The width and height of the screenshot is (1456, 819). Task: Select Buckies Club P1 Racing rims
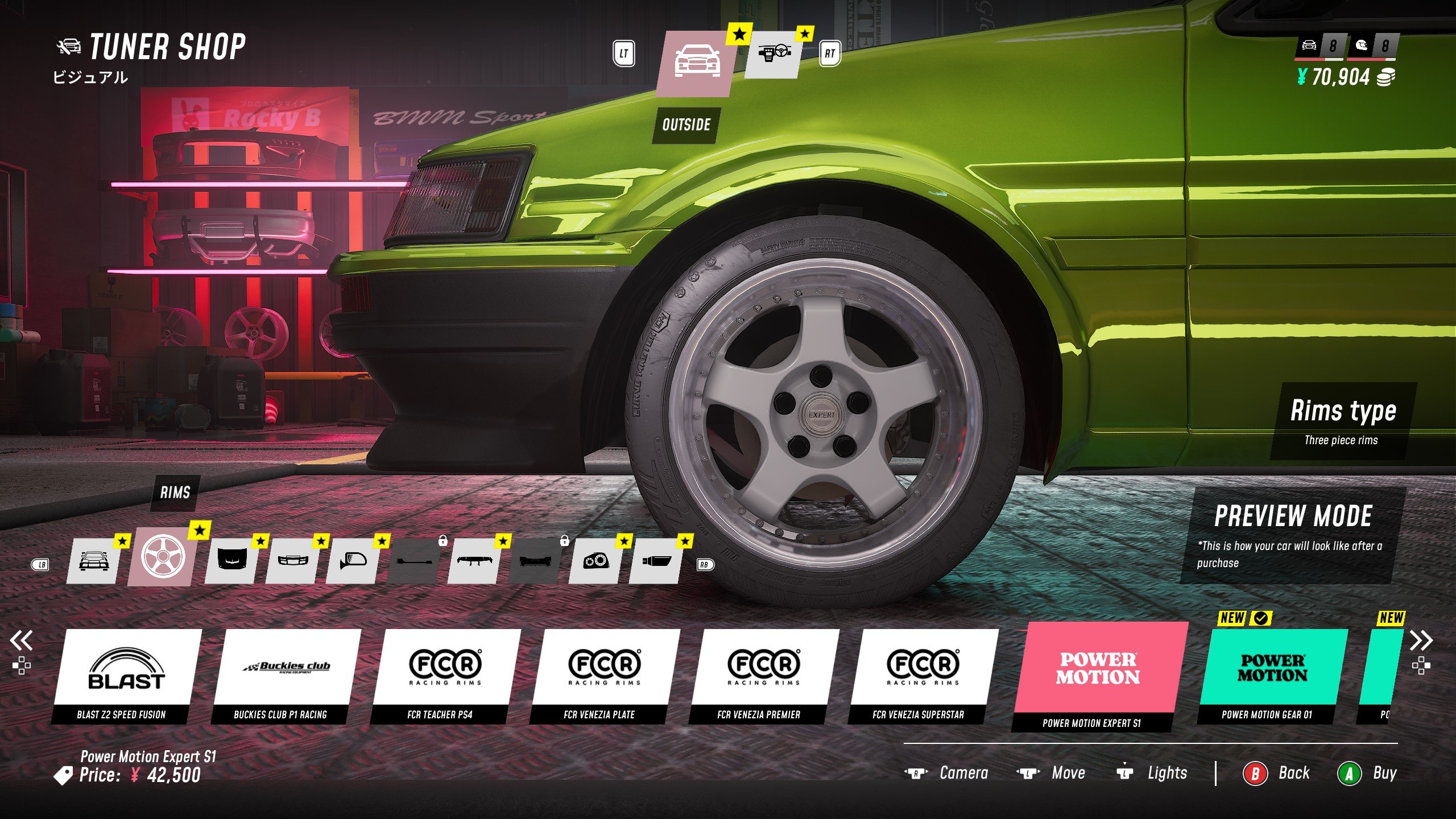point(286,675)
